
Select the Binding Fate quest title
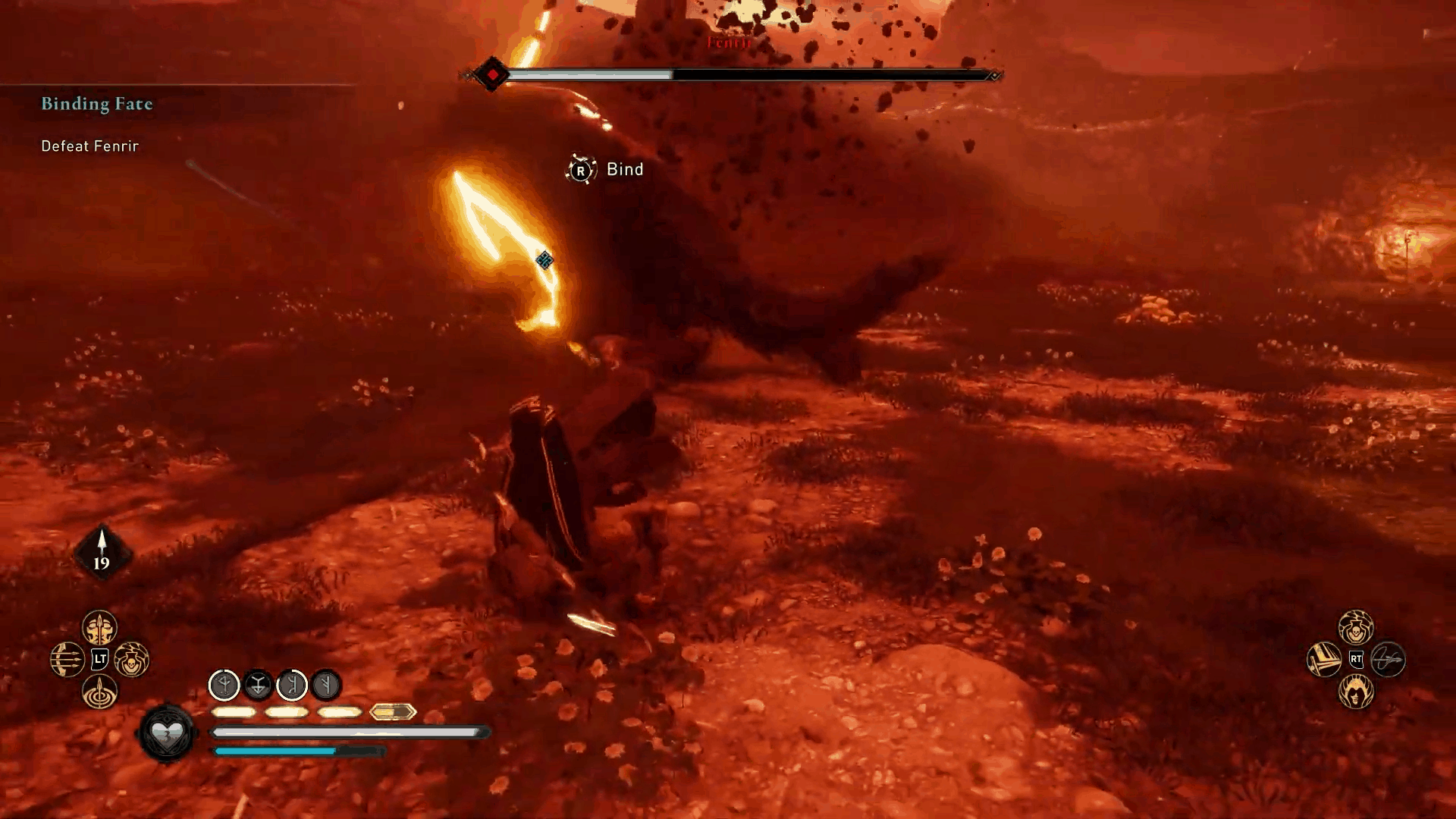pyautogui.click(x=96, y=105)
